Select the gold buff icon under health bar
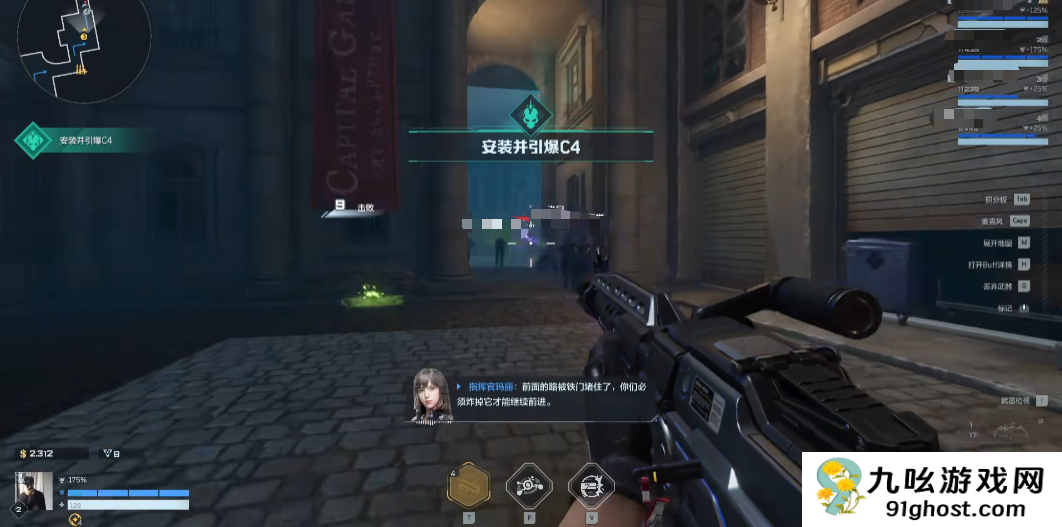This screenshot has width=1062, height=527. (75, 519)
